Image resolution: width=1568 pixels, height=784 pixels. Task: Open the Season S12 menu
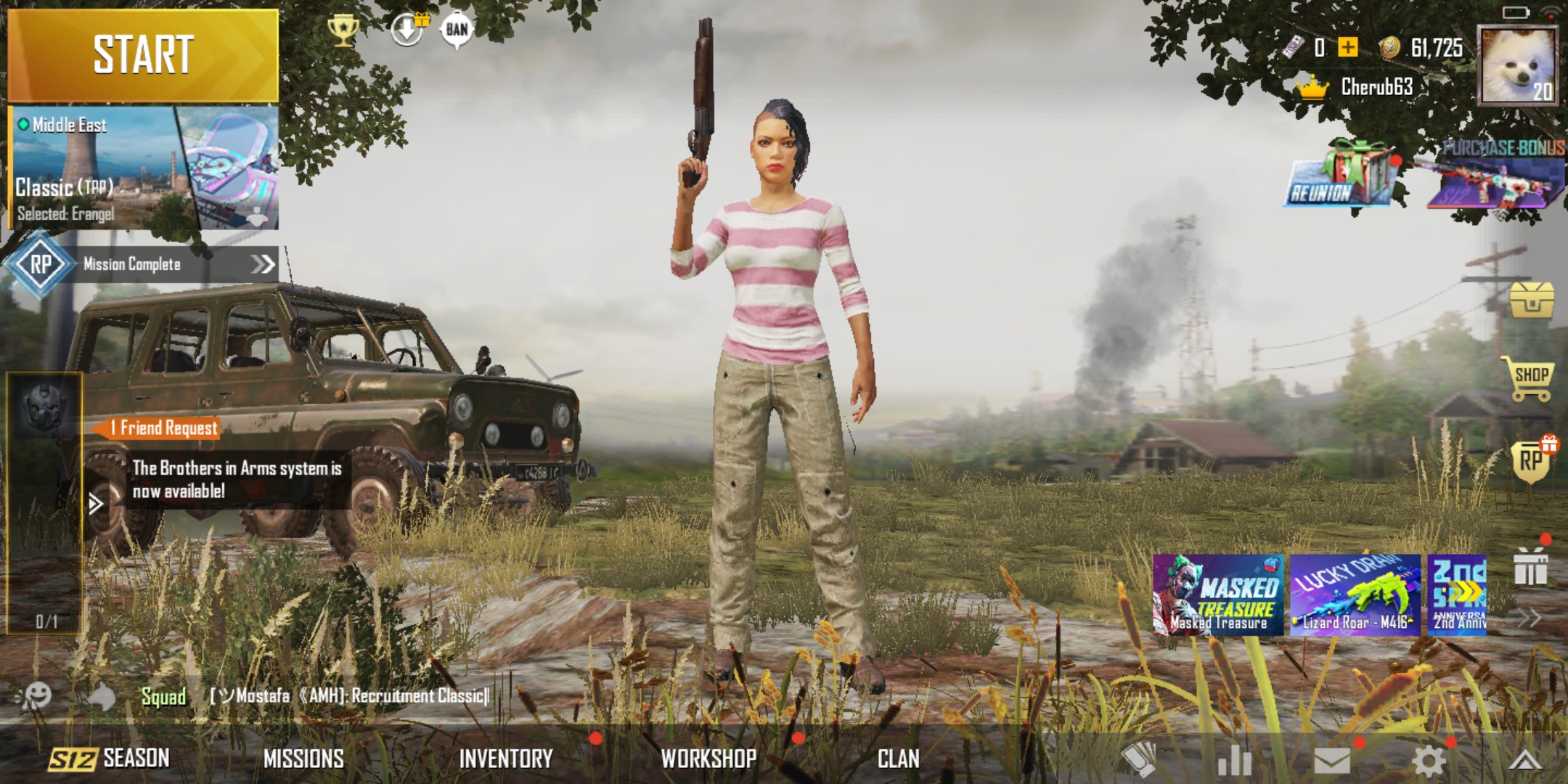pos(110,759)
